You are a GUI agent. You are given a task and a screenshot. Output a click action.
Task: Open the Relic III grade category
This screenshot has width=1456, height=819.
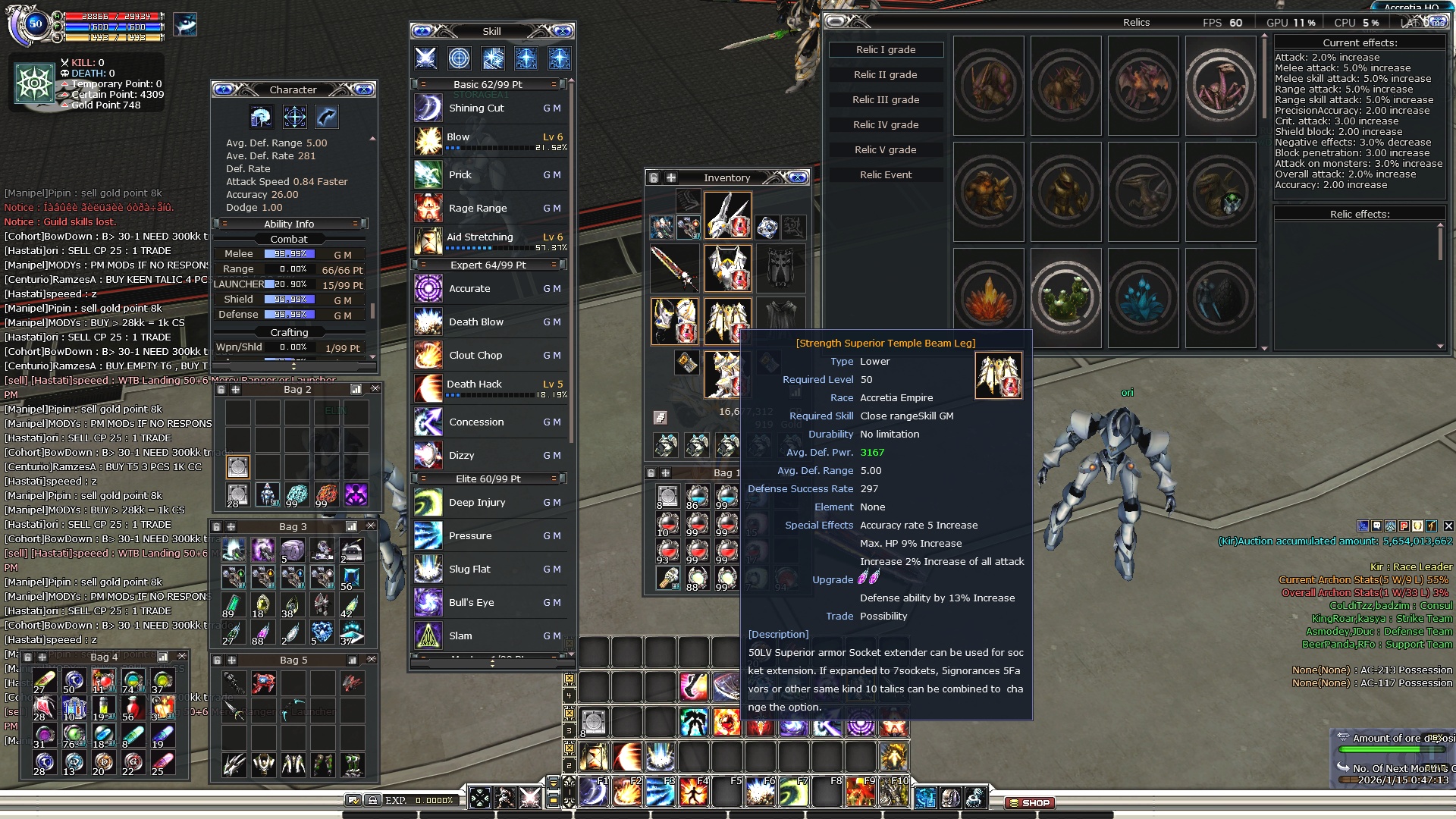click(886, 100)
